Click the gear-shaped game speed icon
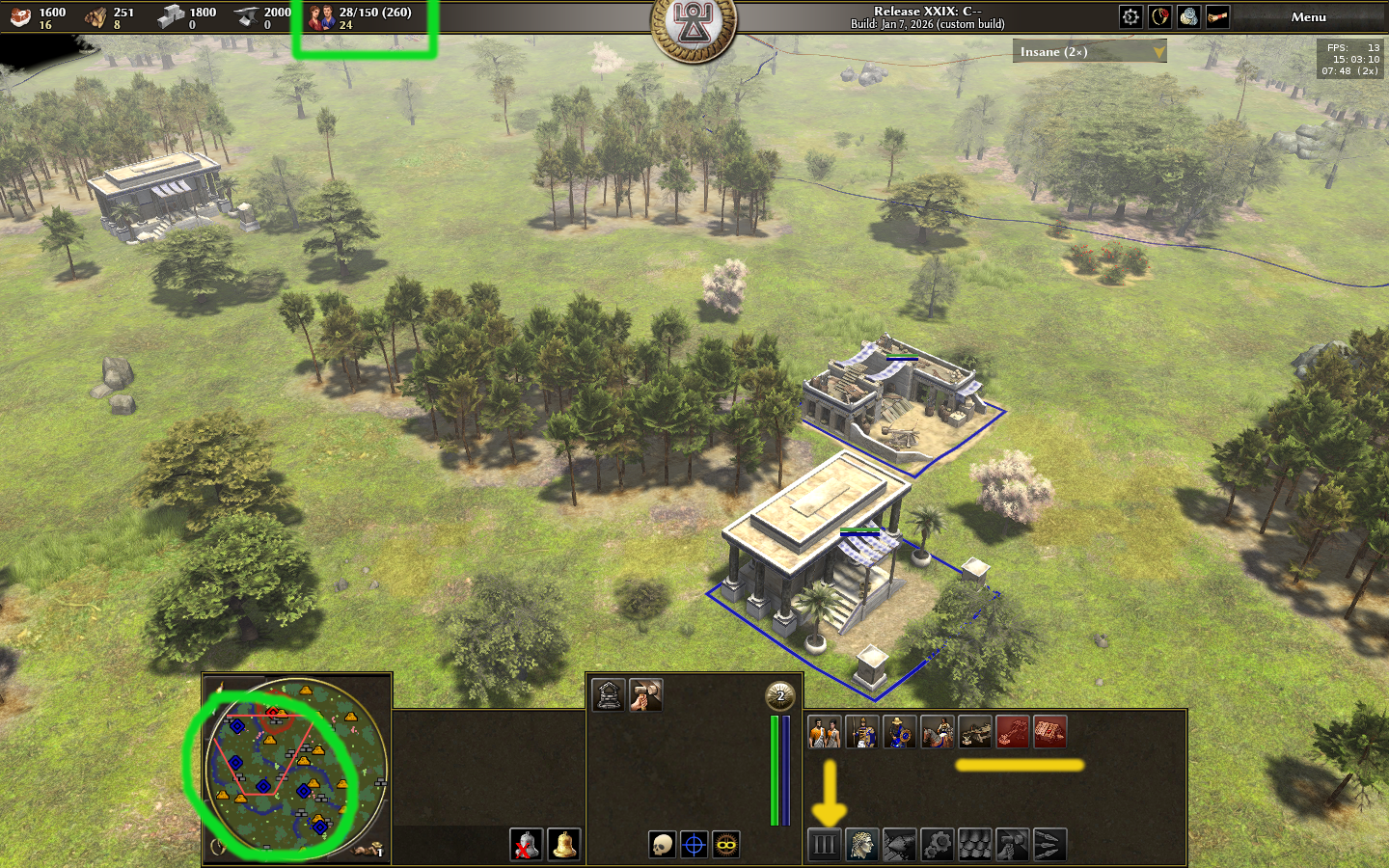This screenshot has height=868, width=1389. pos(1130,16)
